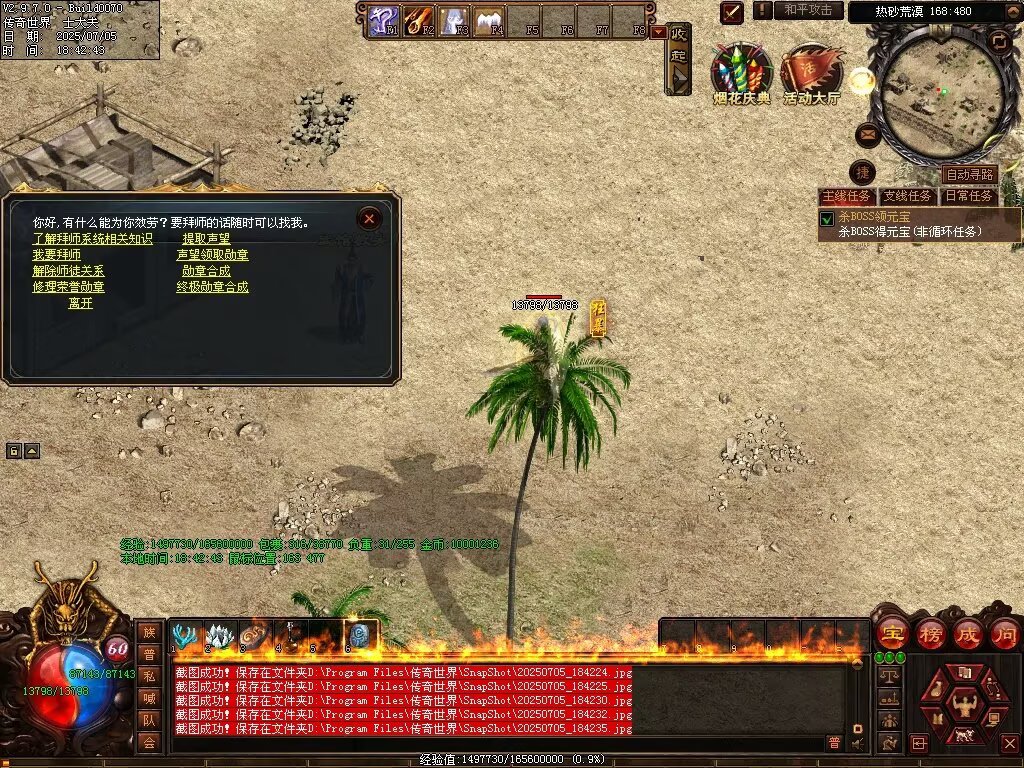Choose 我要拜师 dialogue option
Image resolution: width=1024 pixels, height=768 pixels.
pos(56,255)
